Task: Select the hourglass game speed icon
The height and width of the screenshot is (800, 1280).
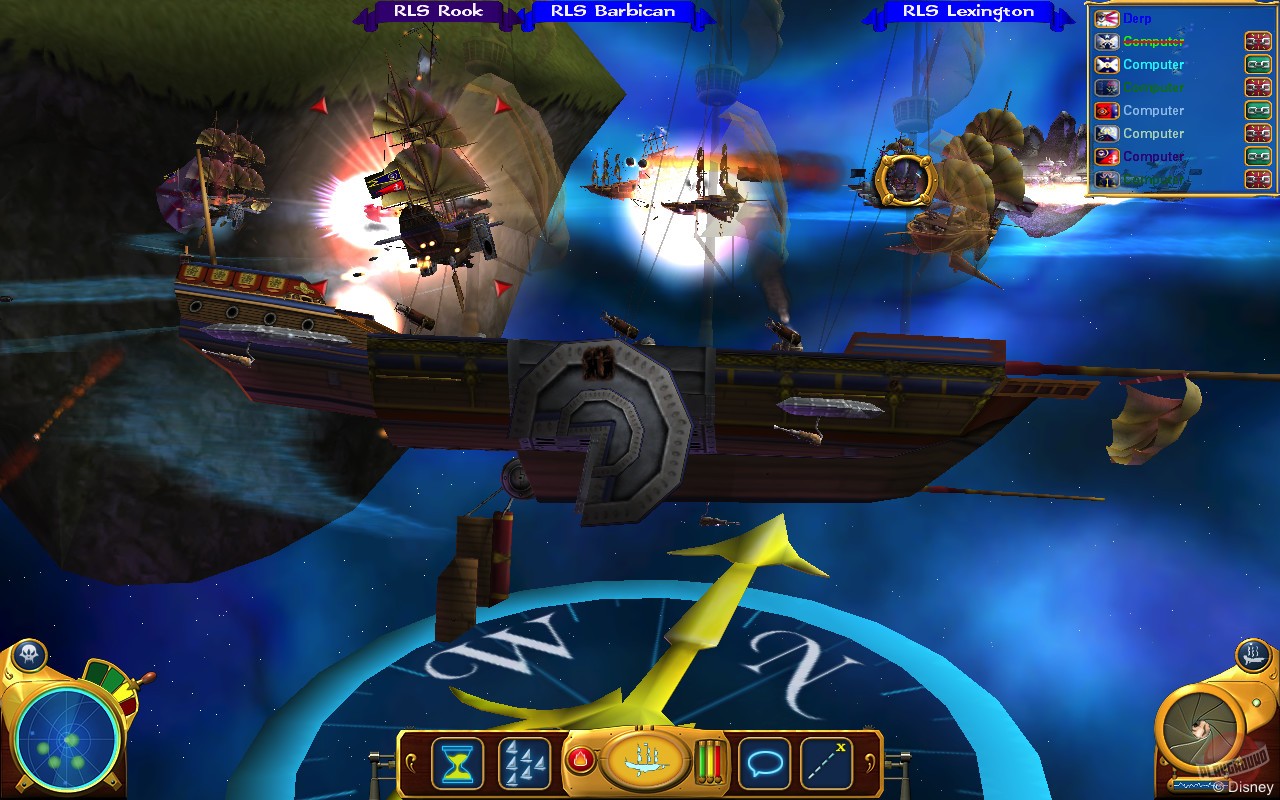Action: tap(458, 763)
